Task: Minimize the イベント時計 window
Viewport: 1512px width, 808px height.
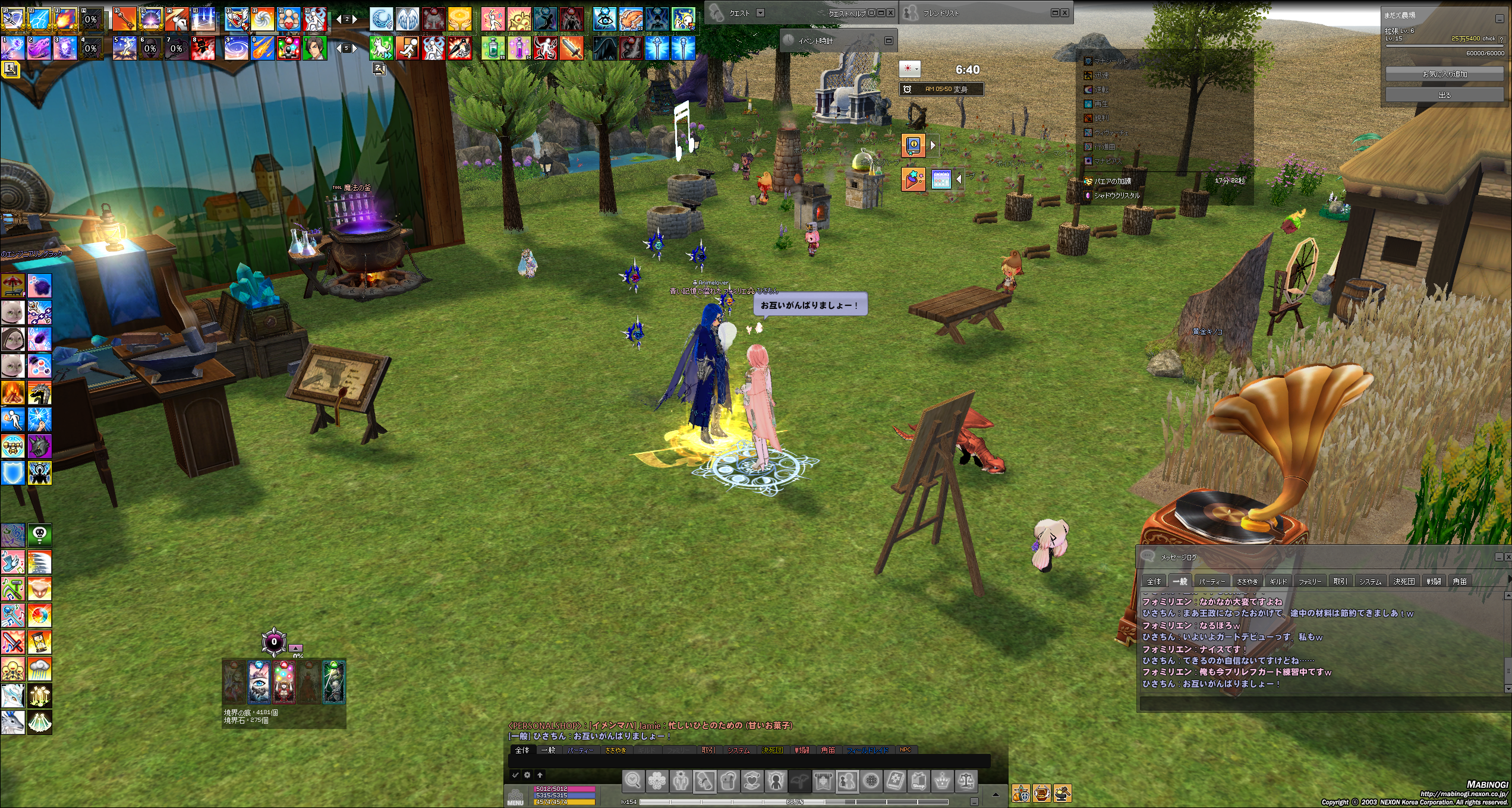Action: (889, 40)
